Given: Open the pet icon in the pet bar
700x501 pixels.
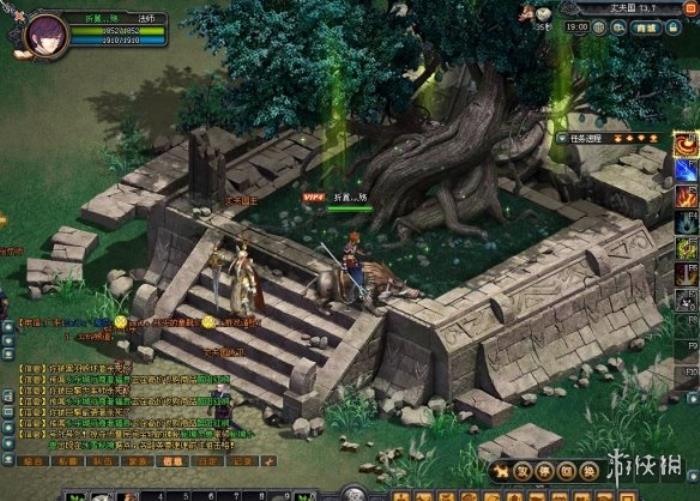Looking at the screenshot, I should tap(500, 471).
